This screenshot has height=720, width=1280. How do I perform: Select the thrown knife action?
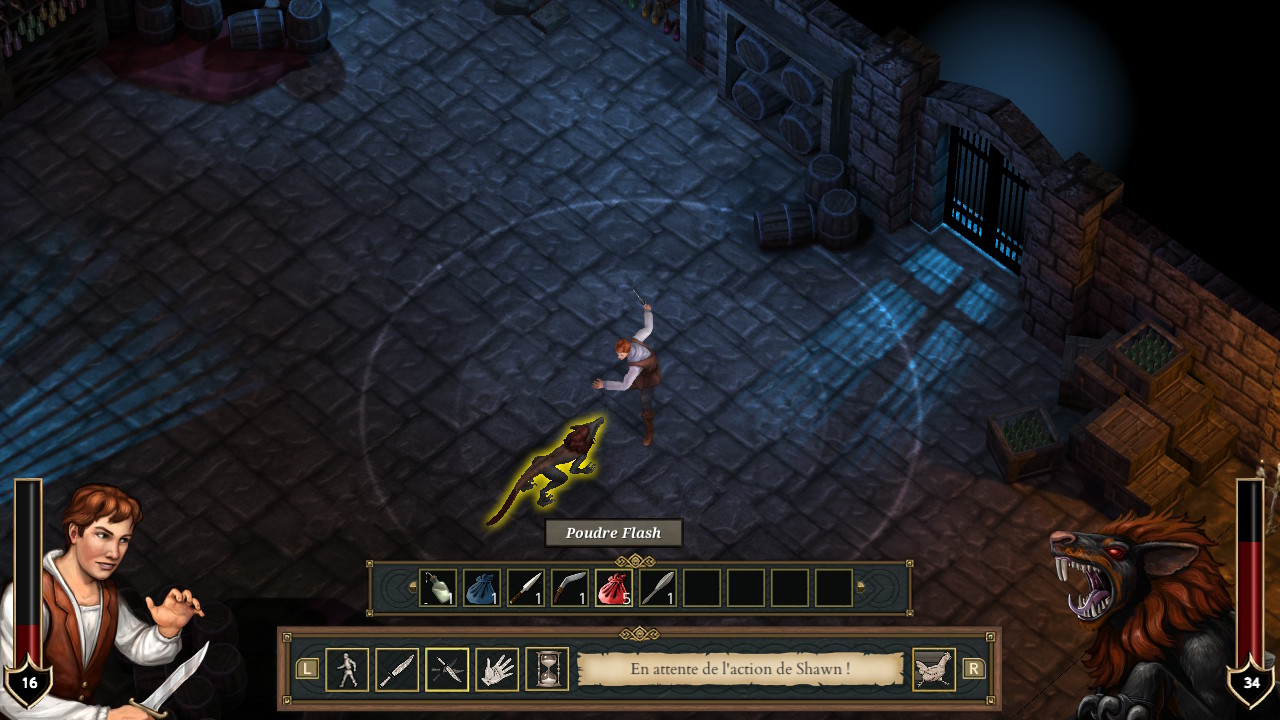447,669
